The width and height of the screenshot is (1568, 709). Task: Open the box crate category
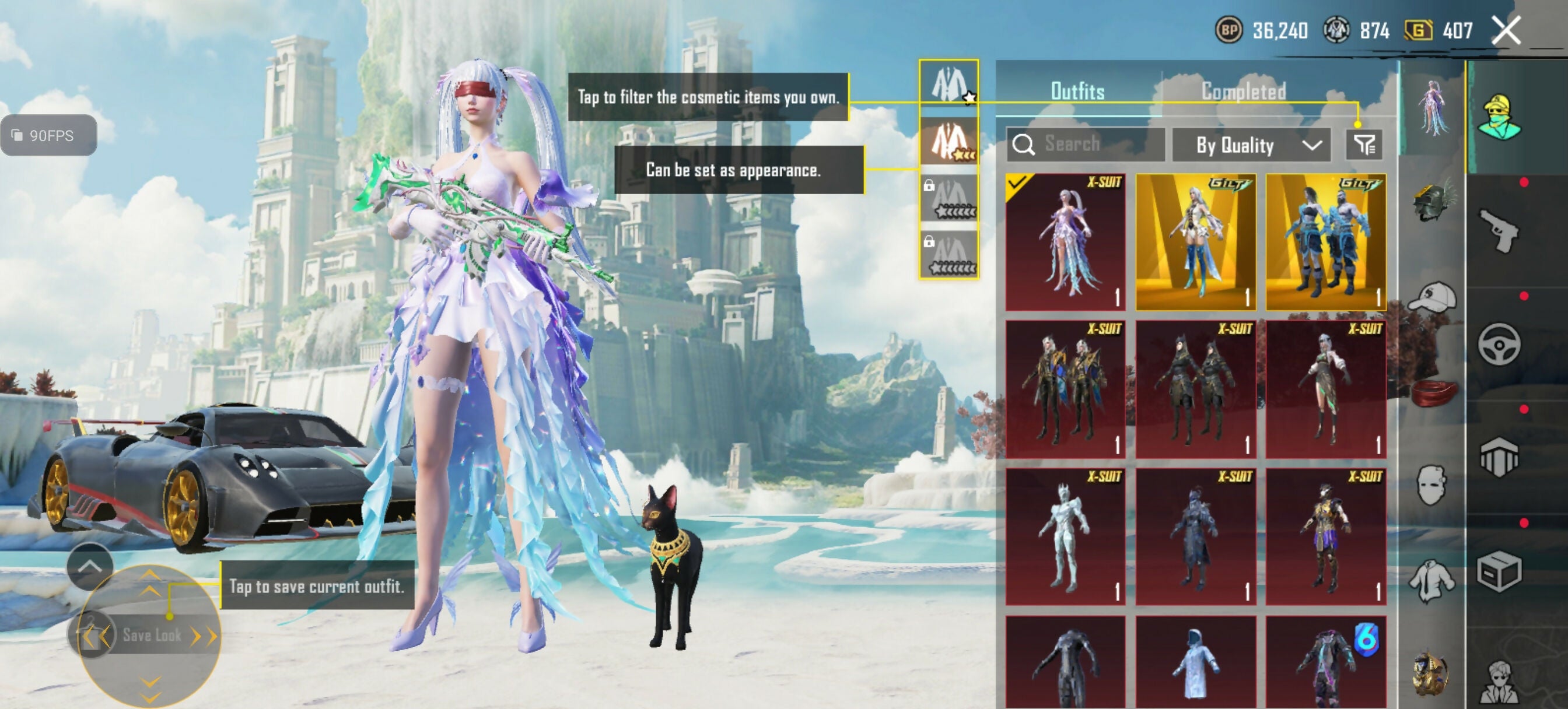pyautogui.click(x=1499, y=571)
